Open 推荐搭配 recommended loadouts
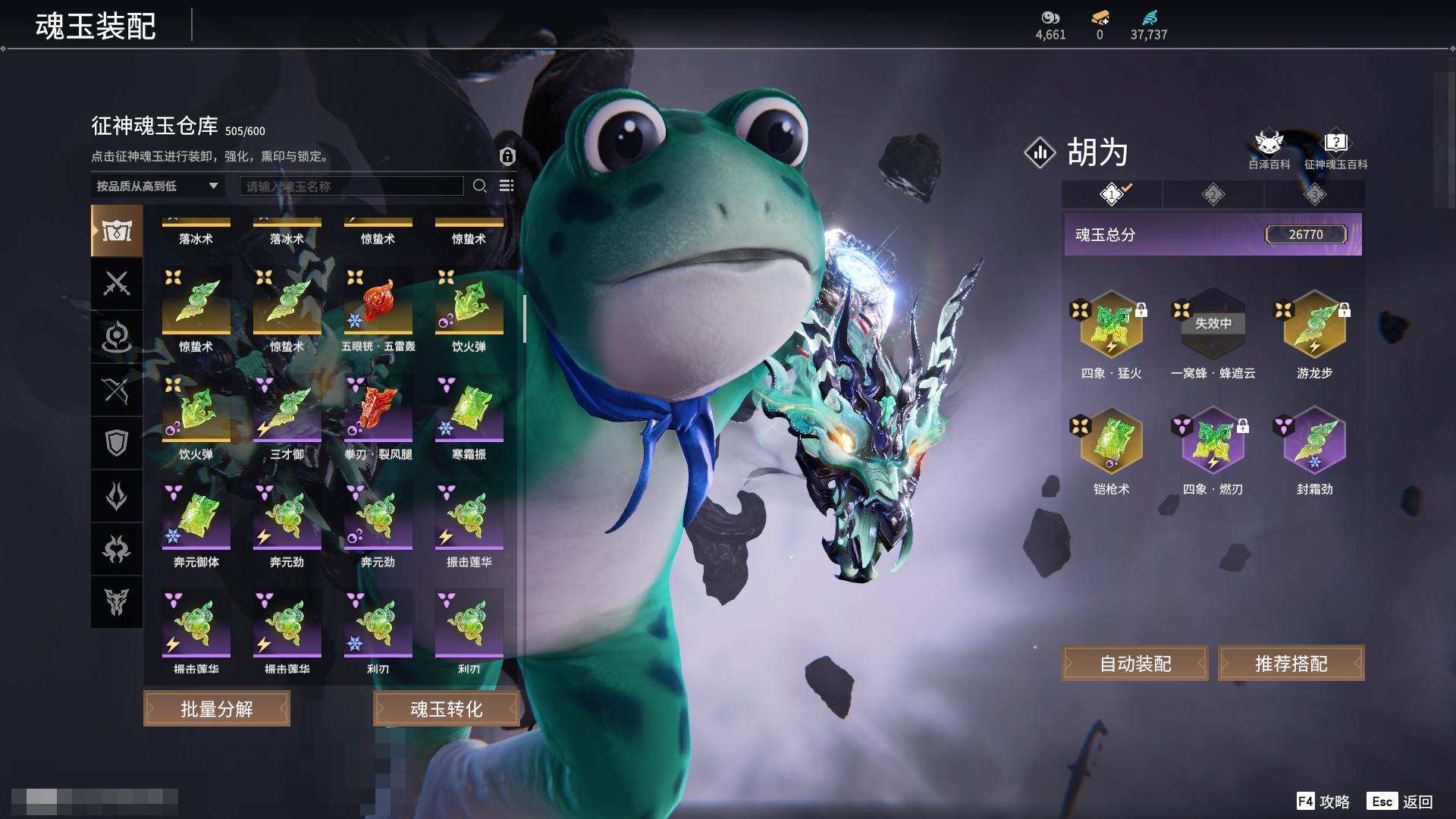This screenshot has width=1456, height=819. (x=1291, y=664)
